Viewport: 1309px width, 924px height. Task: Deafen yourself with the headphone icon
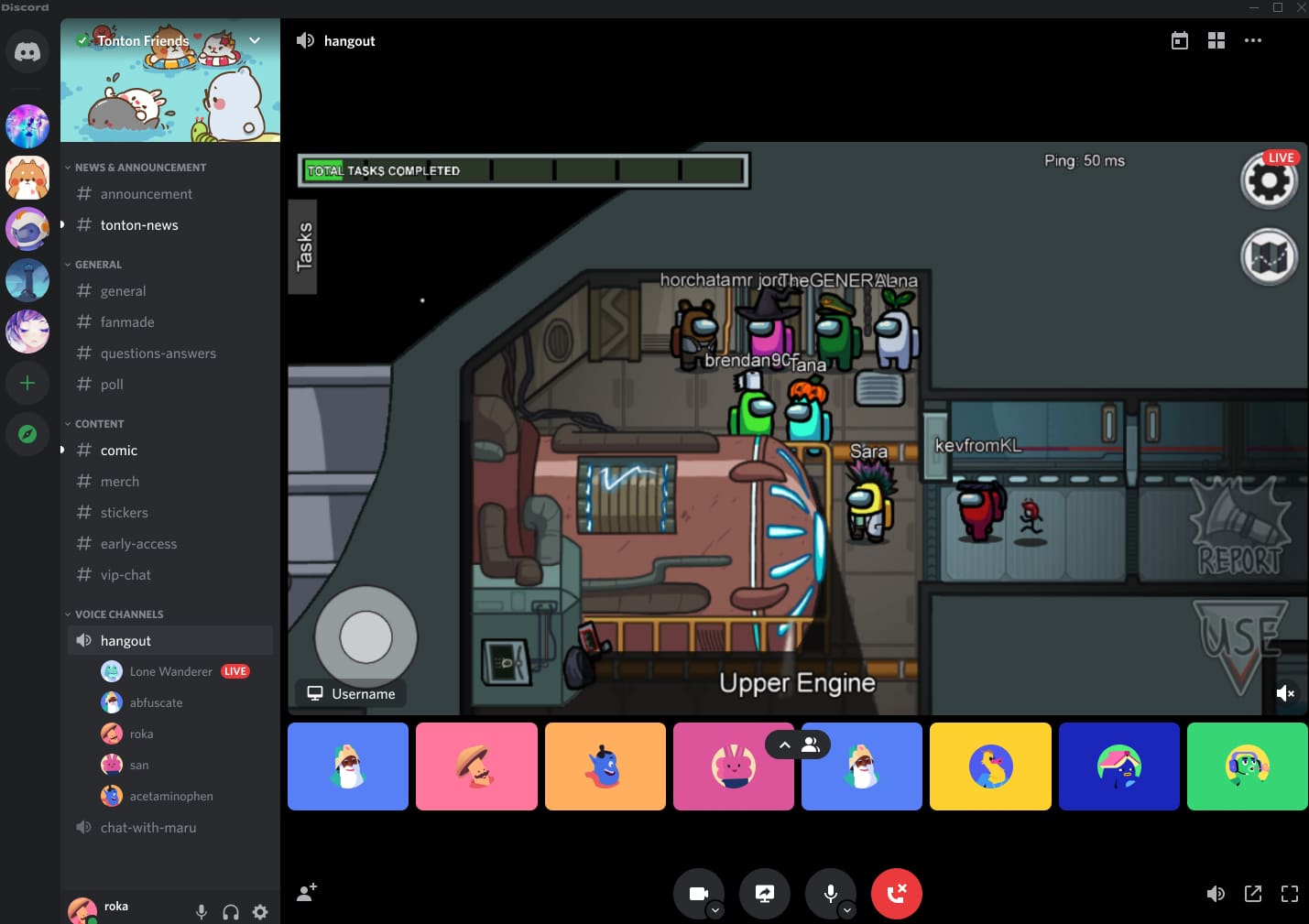pos(231,912)
